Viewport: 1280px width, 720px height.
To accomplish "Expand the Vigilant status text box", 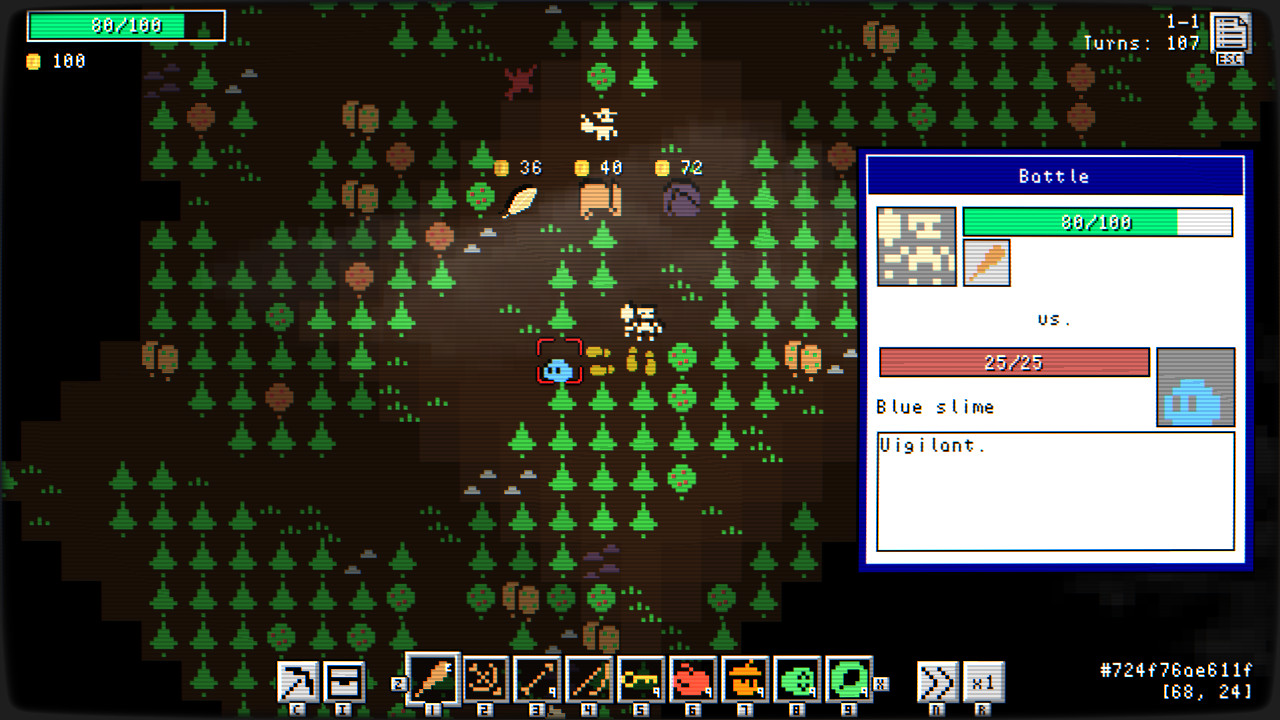I will [x=1055, y=490].
